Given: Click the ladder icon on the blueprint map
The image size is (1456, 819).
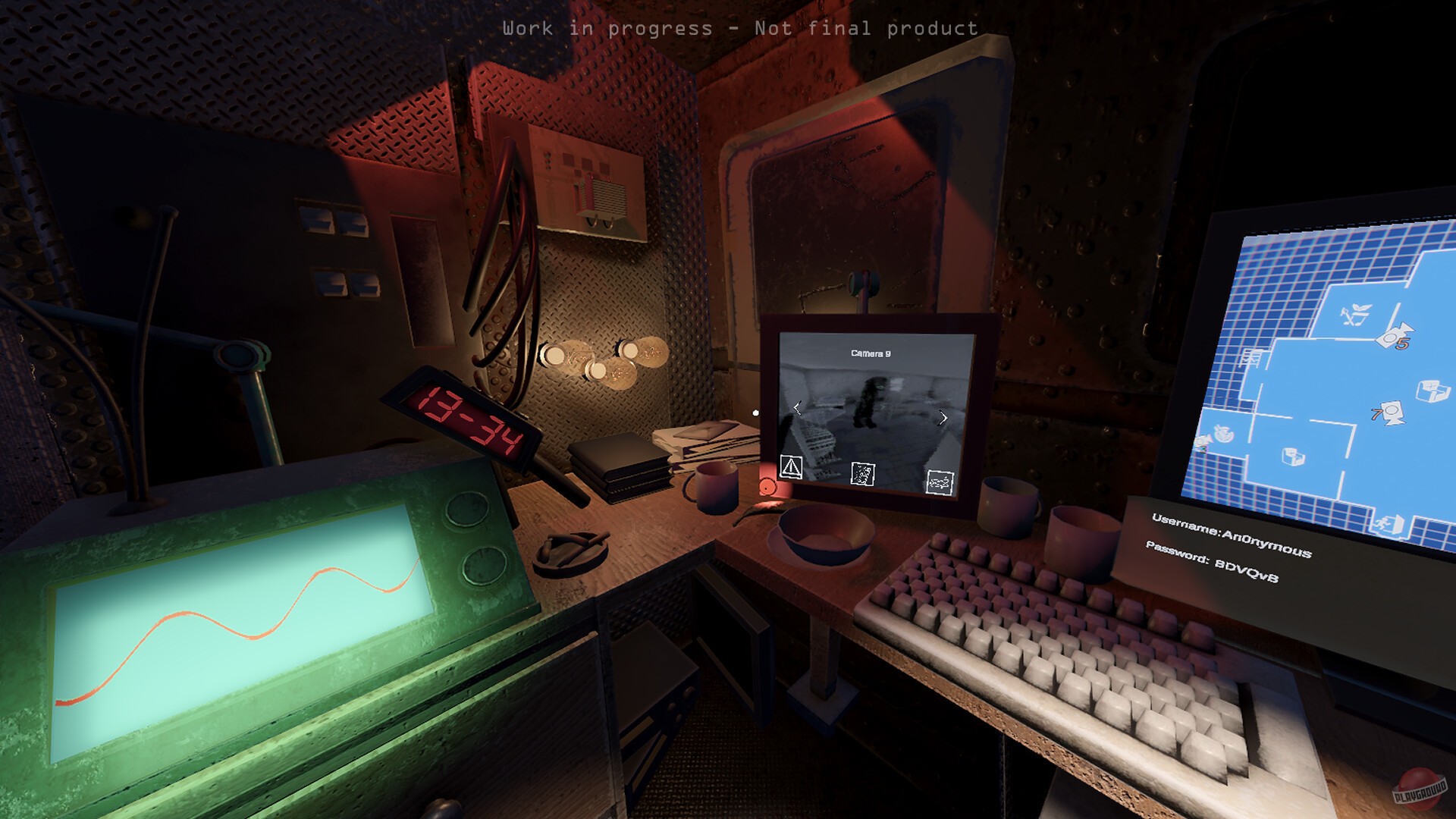Looking at the screenshot, I should point(1250,357).
